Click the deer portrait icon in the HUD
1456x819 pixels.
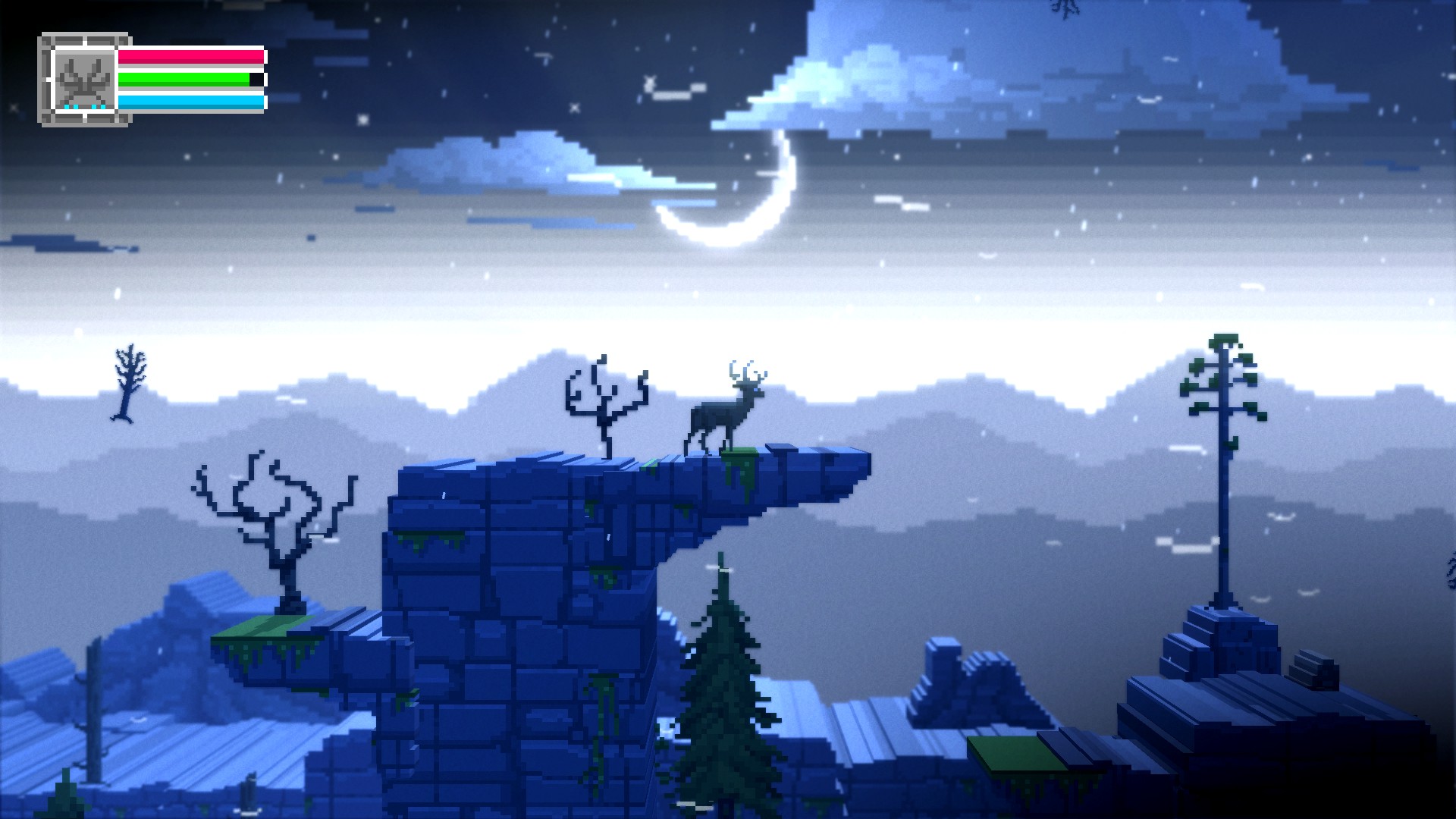83,80
